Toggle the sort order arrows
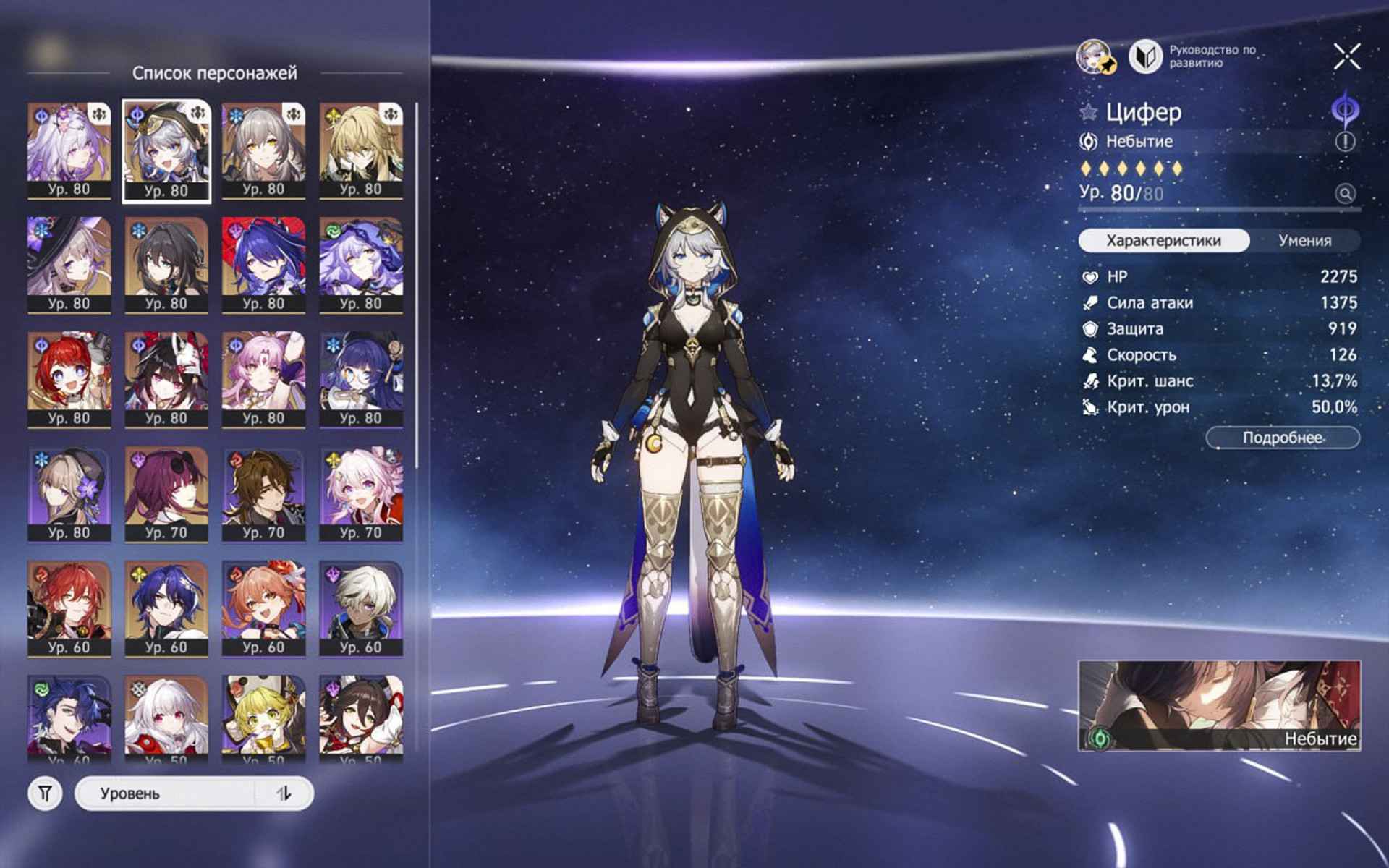Screen dimensions: 1389x868 pyautogui.click(x=284, y=793)
